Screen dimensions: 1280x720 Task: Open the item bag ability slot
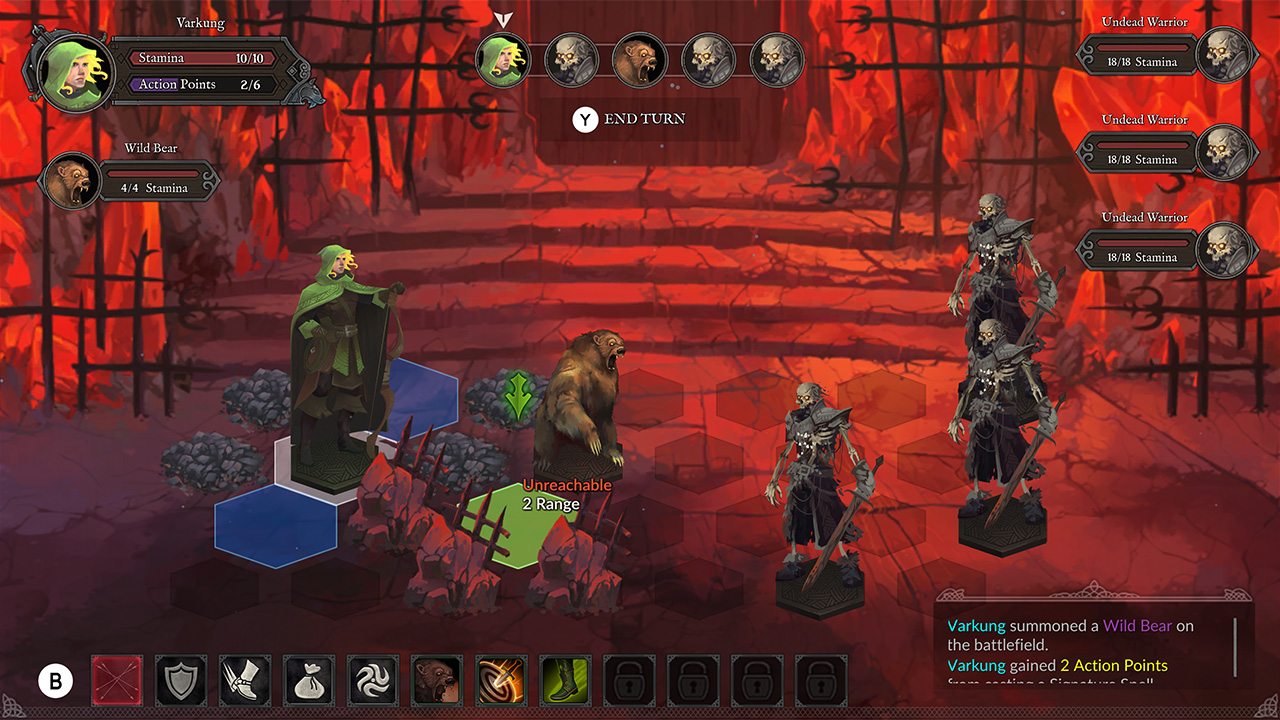[309, 680]
